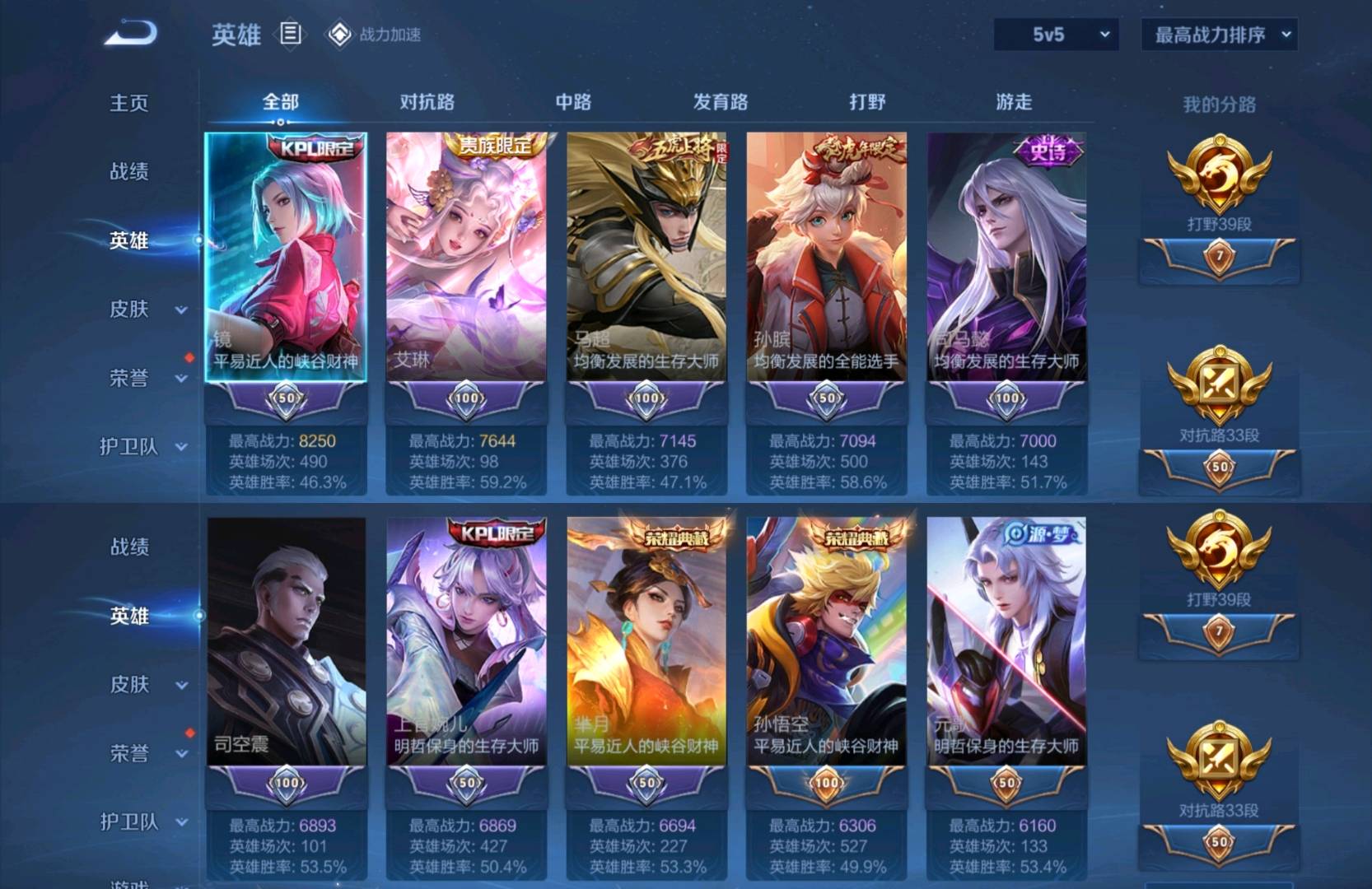Switch to the 游走 lane filter
Image resolution: width=1372 pixels, height=889 pixels.
point(1013,101)
